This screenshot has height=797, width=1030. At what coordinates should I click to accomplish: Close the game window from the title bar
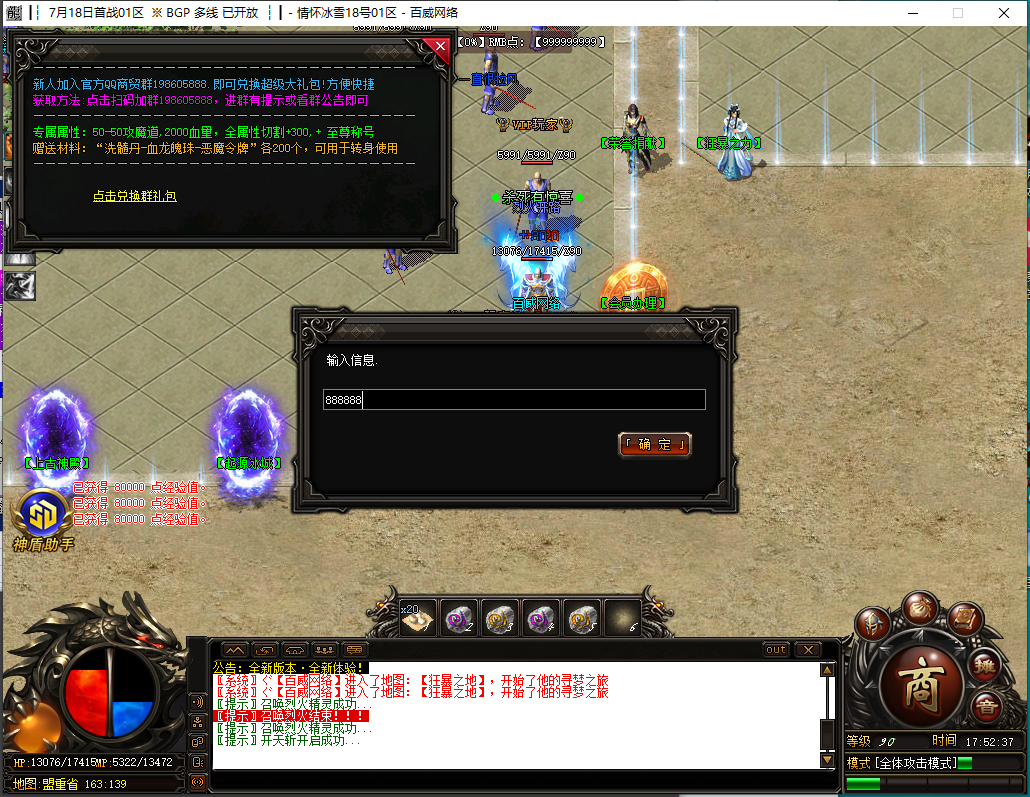click(1003, 13)
